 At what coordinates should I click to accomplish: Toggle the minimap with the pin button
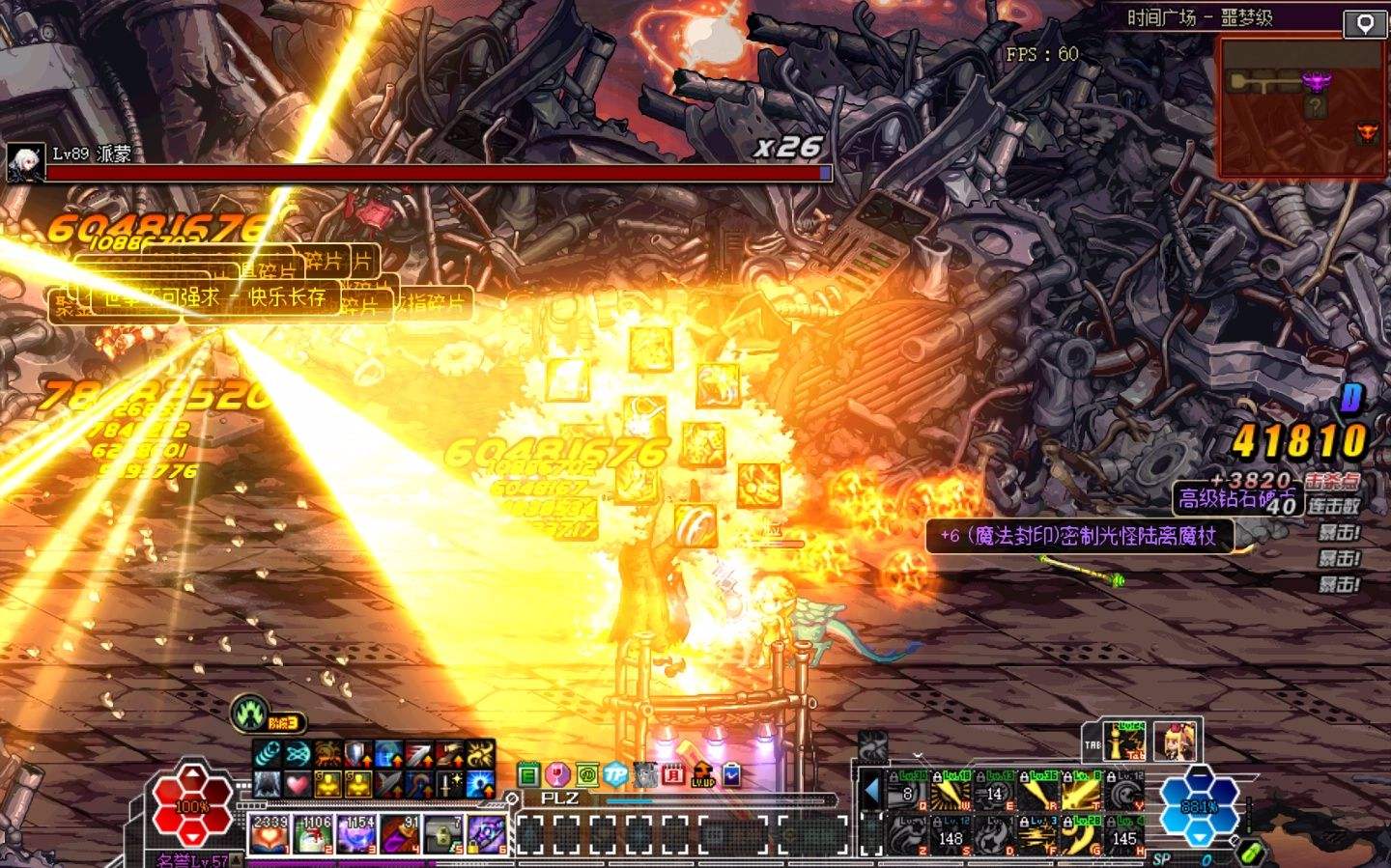[x=1364, y=24]
